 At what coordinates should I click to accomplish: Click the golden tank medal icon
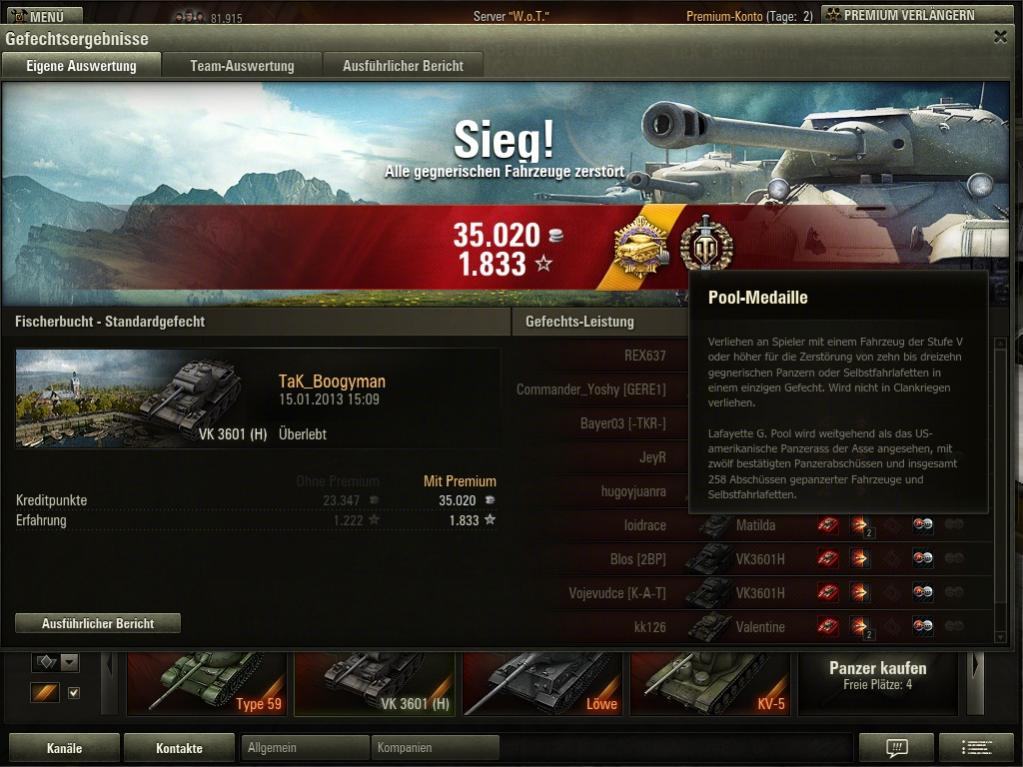641,245
